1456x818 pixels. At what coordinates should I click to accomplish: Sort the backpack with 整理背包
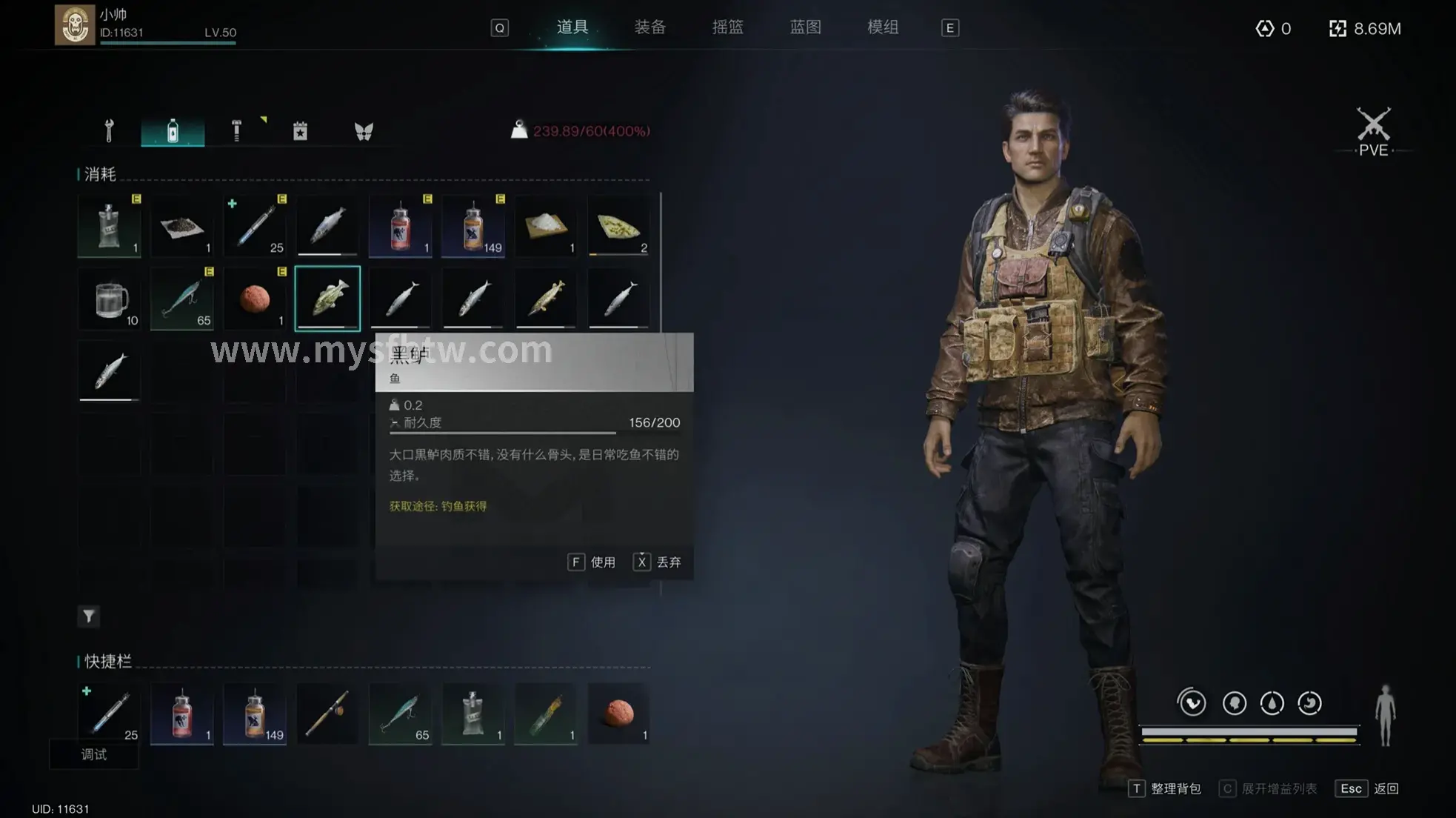1166,788
